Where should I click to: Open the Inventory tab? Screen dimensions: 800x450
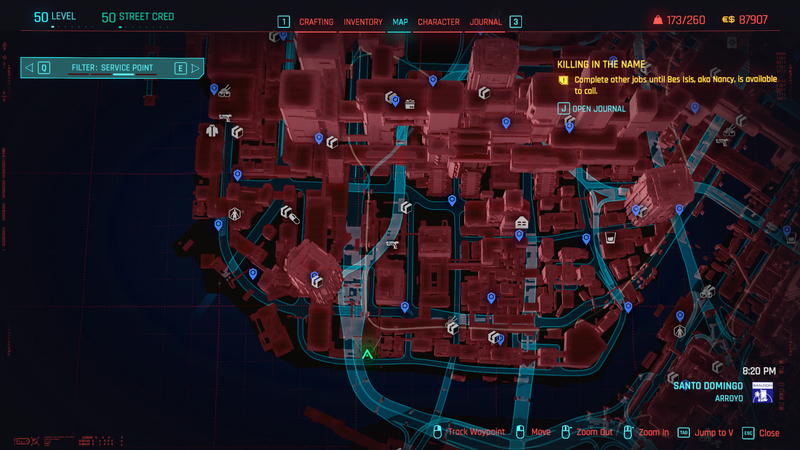click(x=362, y=22)
